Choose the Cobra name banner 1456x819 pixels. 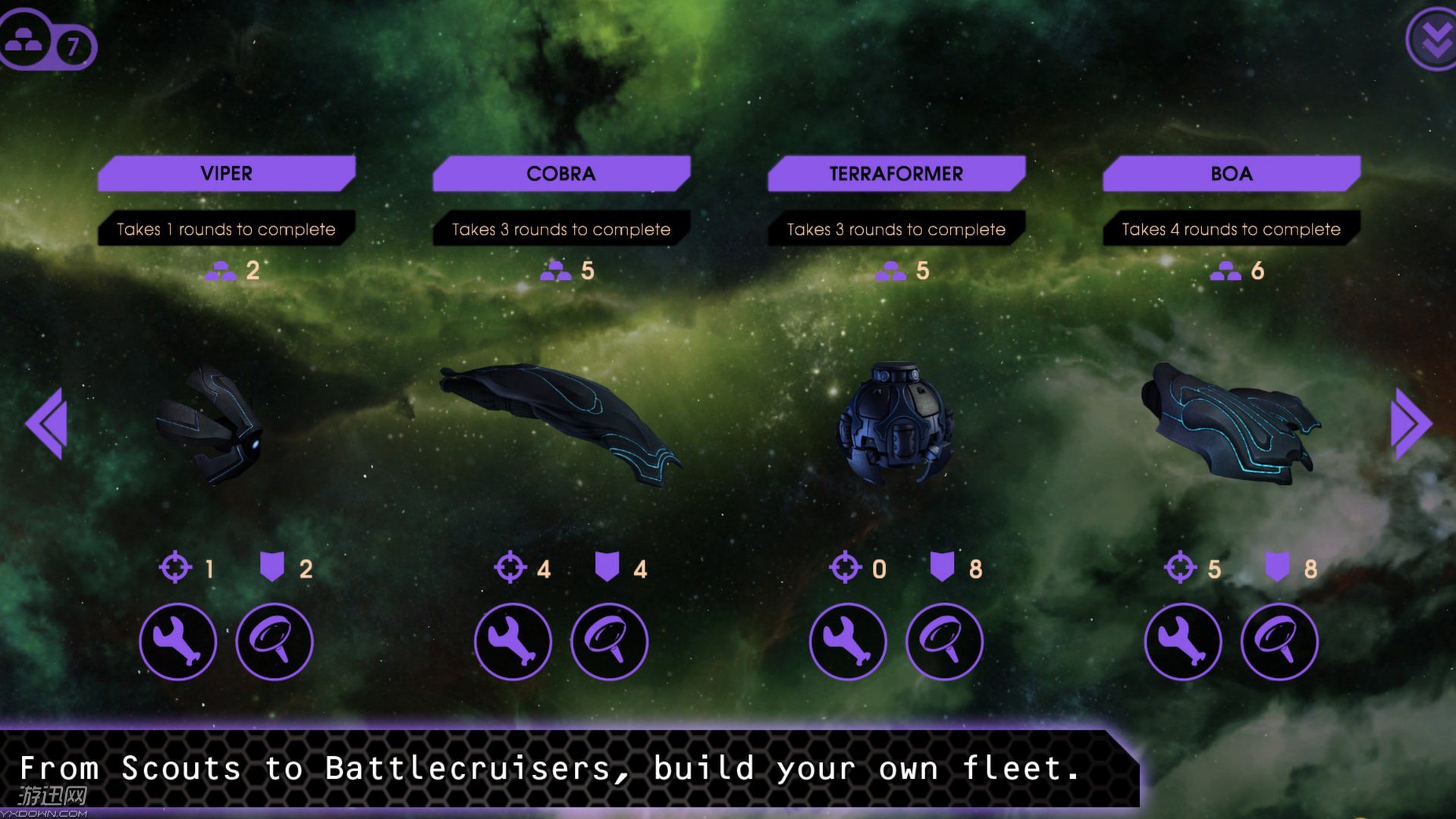pos(561,174)
